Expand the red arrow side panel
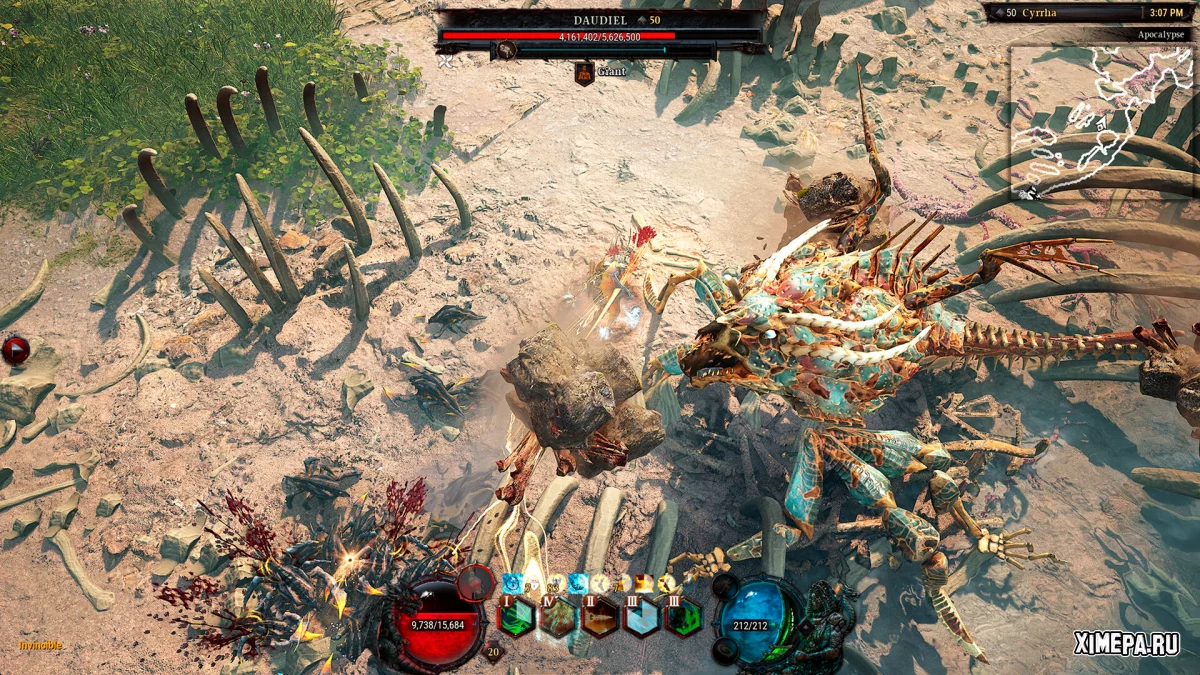The width and height of the screenshot is (1200, 675). click(15, 351)
